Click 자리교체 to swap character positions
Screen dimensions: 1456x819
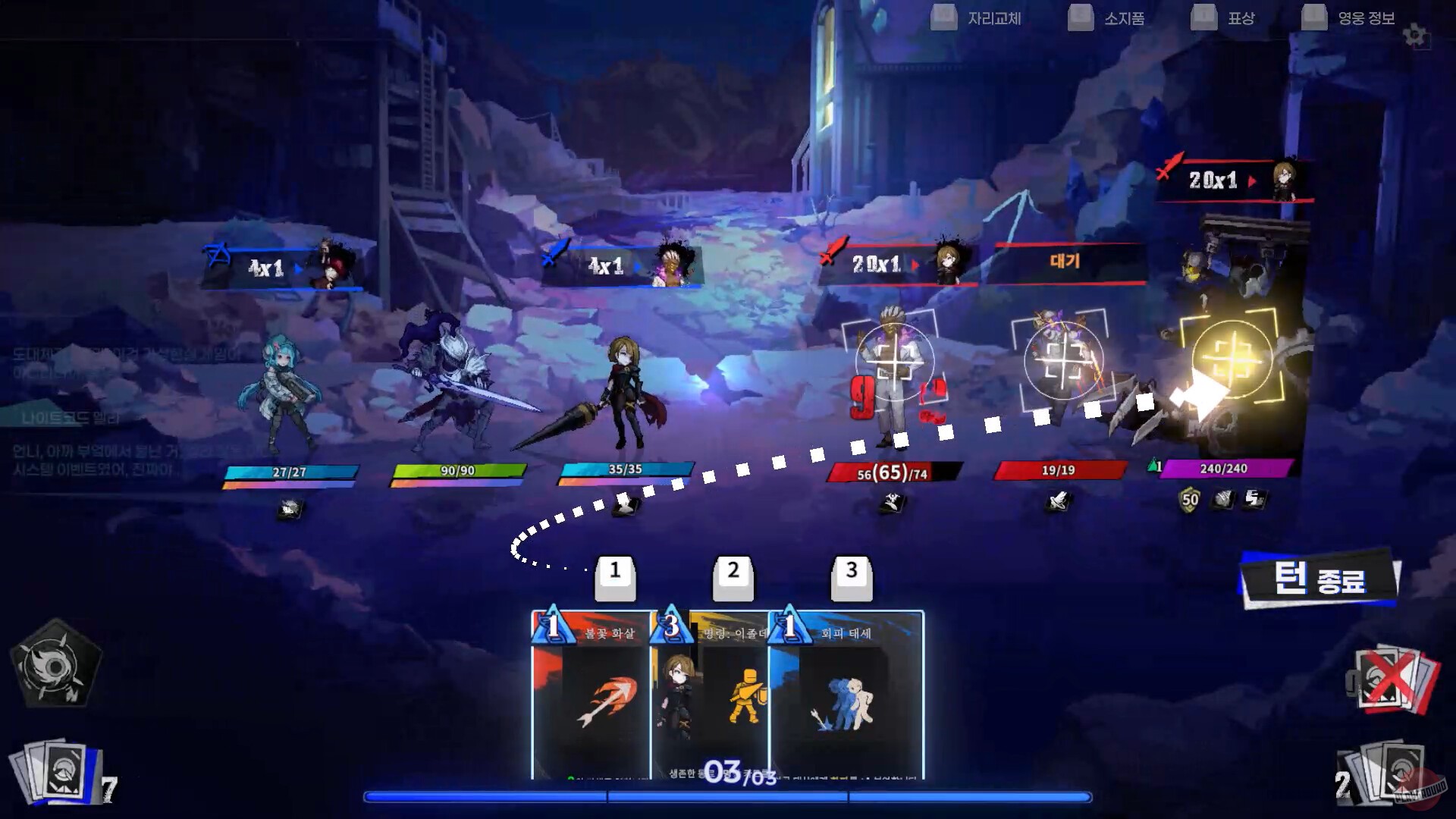[x=993, y=19]
